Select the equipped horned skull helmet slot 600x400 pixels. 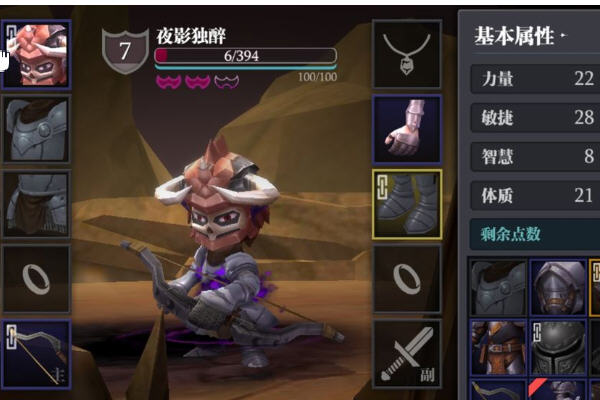coord(37,55)
